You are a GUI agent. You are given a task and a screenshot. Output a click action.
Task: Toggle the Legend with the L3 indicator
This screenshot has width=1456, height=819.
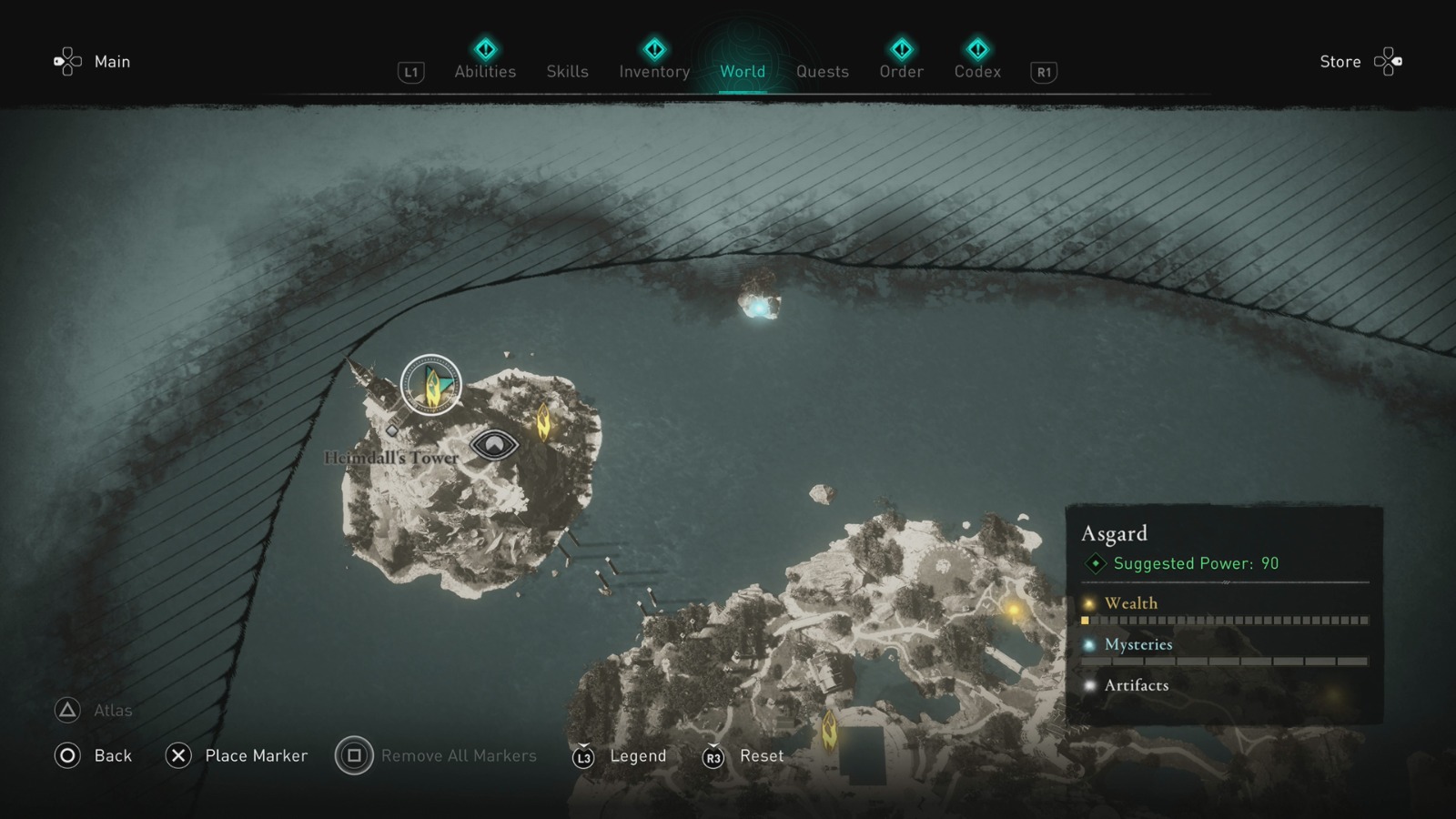click(583, 755)
